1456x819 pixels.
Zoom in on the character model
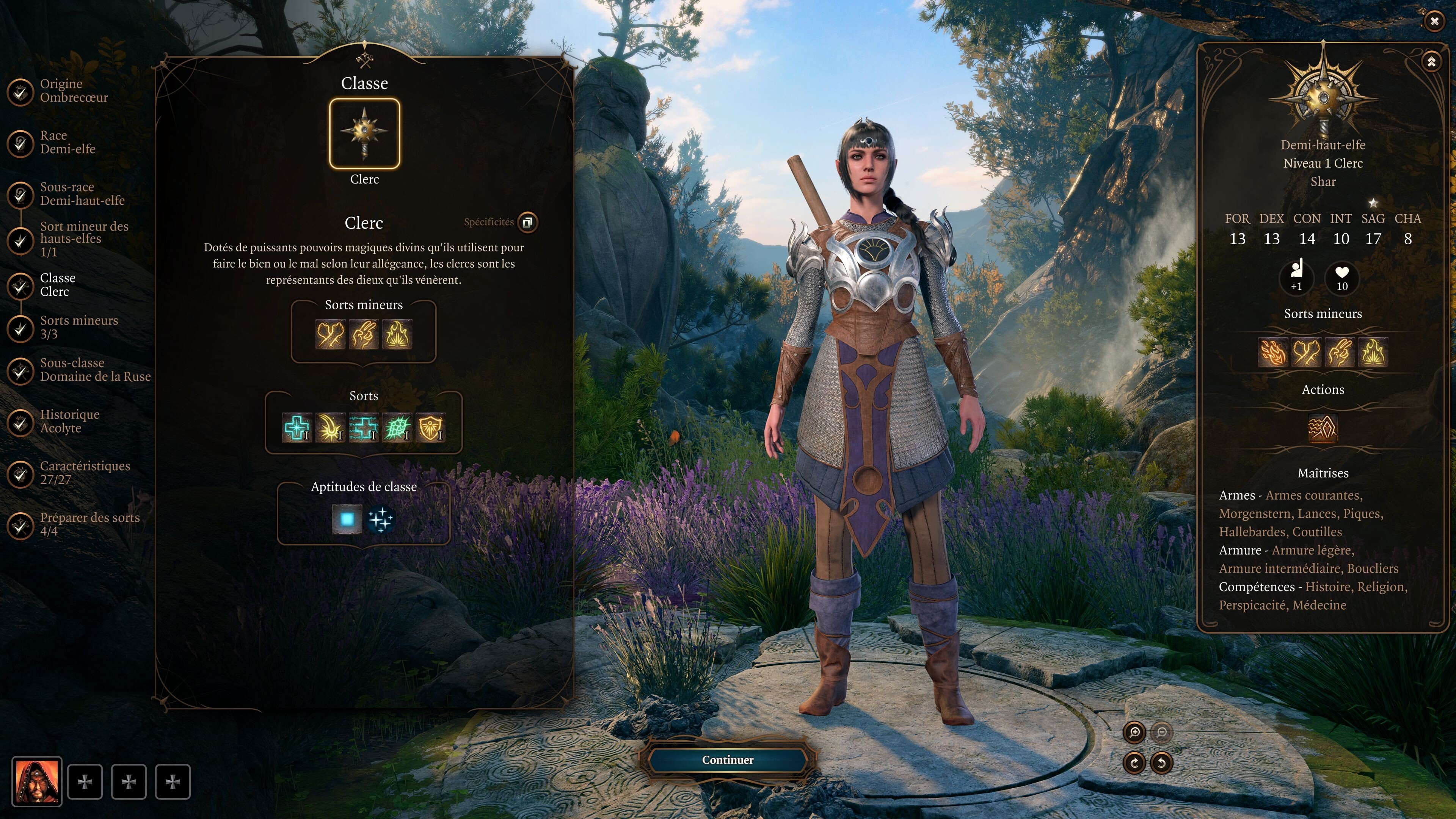tap(1134, 733)
